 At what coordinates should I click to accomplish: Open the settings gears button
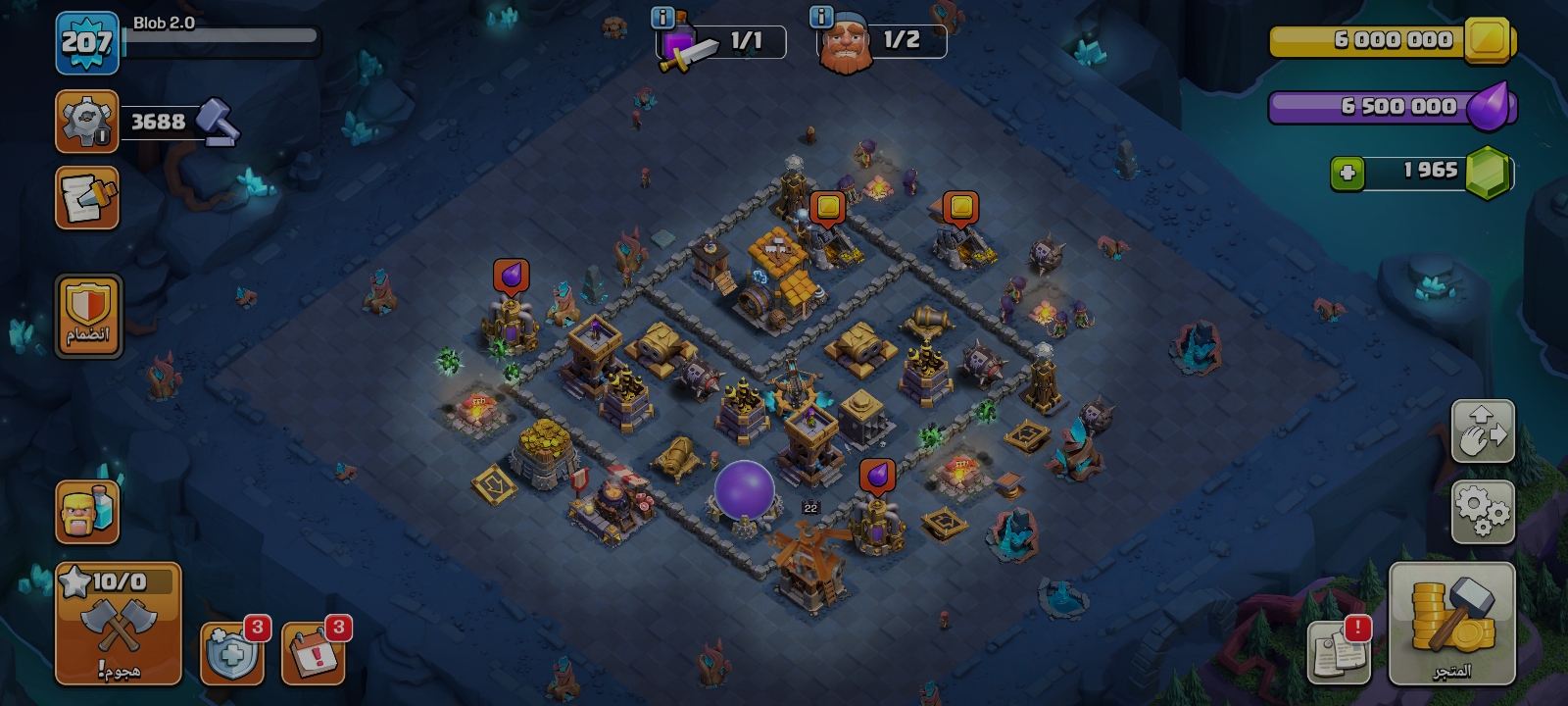pos(1483,511)
